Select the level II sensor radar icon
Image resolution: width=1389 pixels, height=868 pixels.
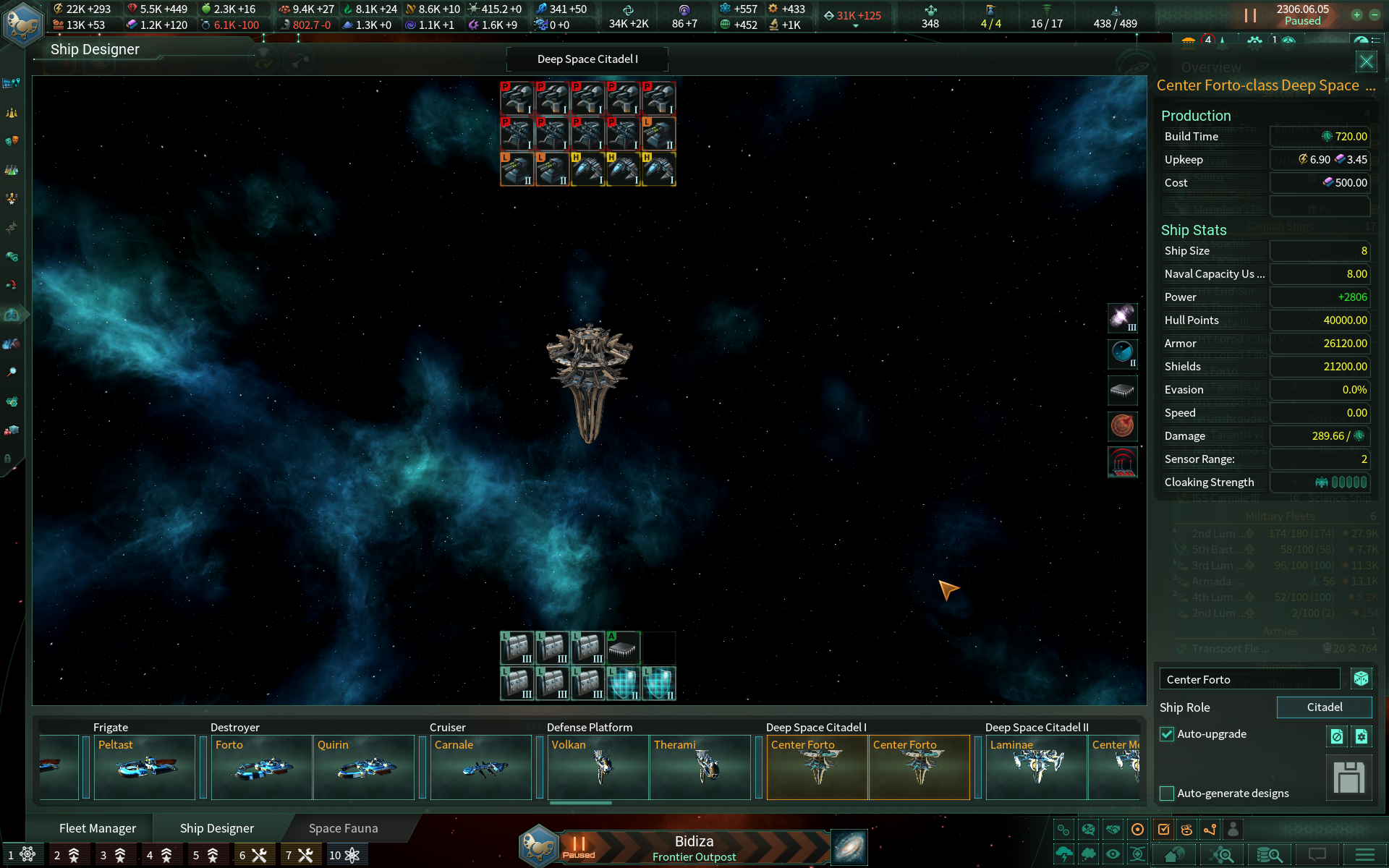(x=1122, y=354)
